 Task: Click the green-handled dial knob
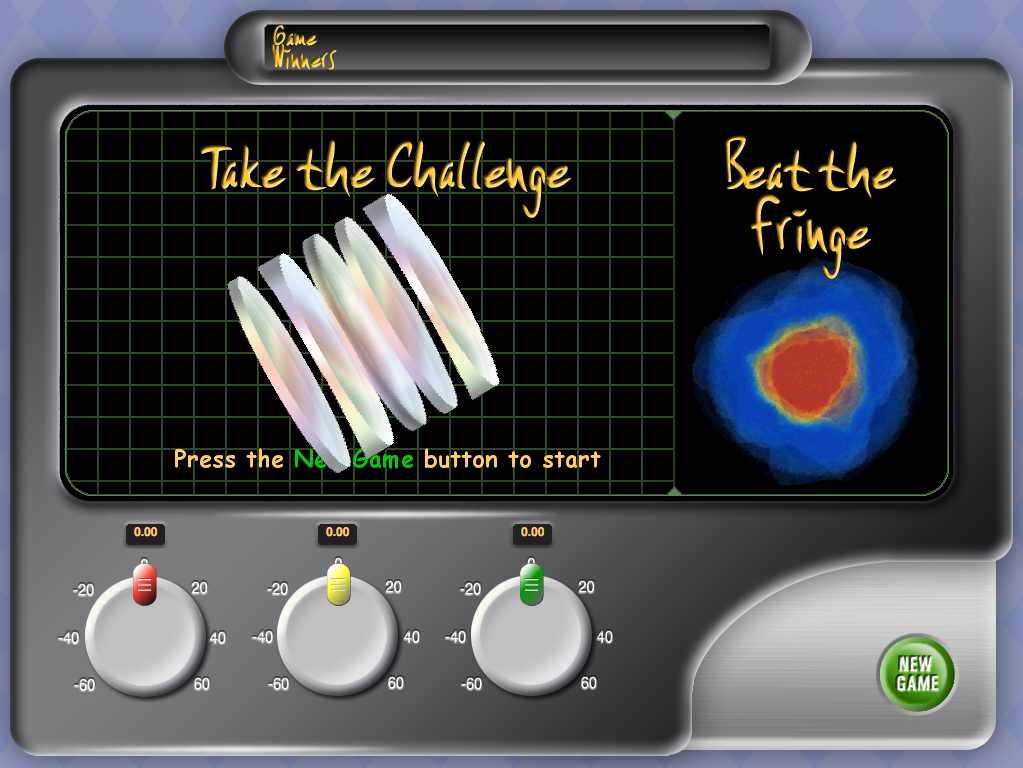click(x=531, y=635)
